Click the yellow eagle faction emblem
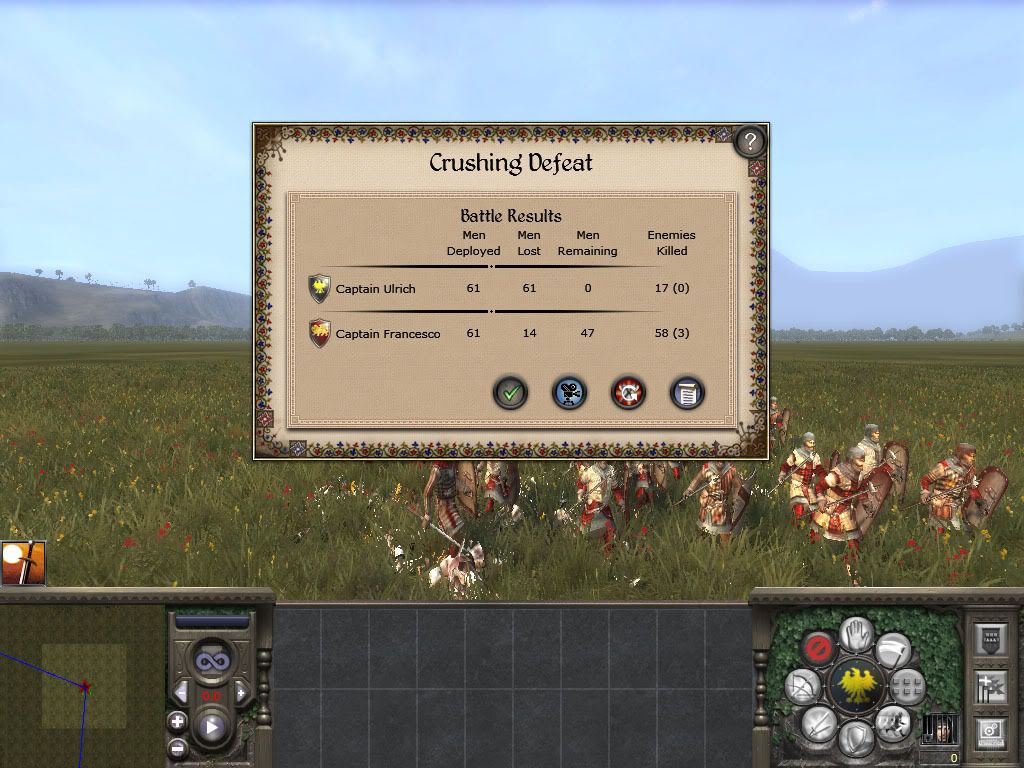Image resolution: width=1024 pixels, height=768 pixels. click(x=855, y=686)
